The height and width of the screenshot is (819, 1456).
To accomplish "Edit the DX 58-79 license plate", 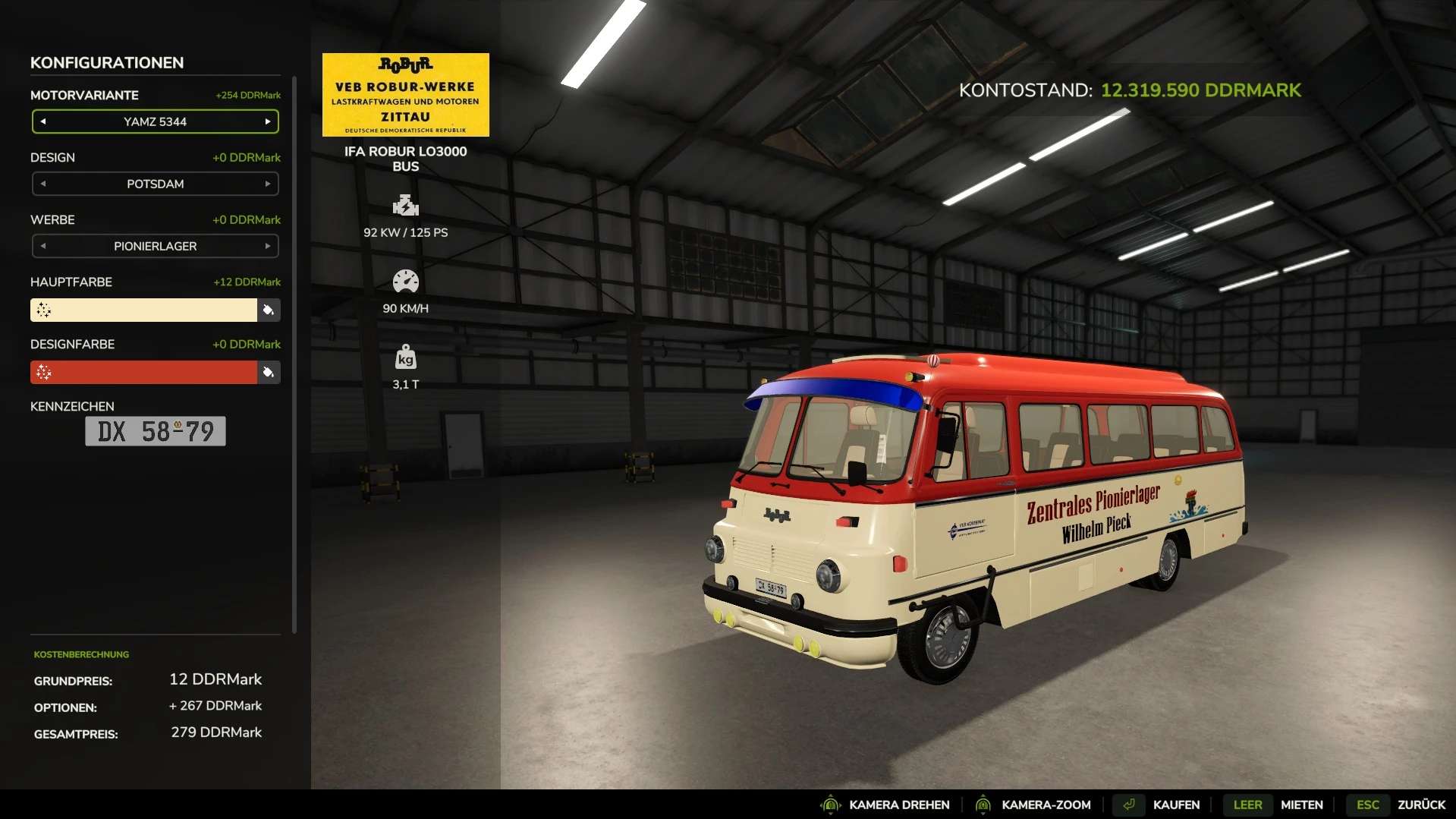I will click(156, 431).
